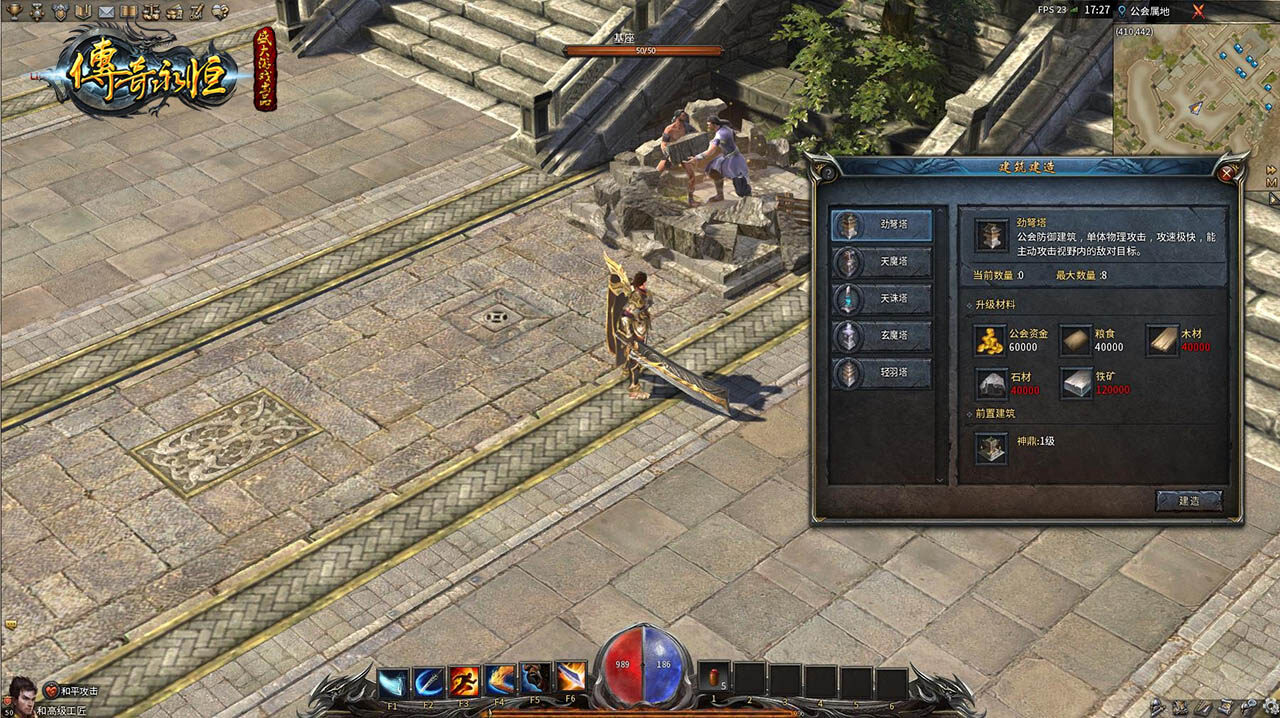Open the trophy achievements icon
Viewport: 1280px width, 718px height.
pos(13,11)
